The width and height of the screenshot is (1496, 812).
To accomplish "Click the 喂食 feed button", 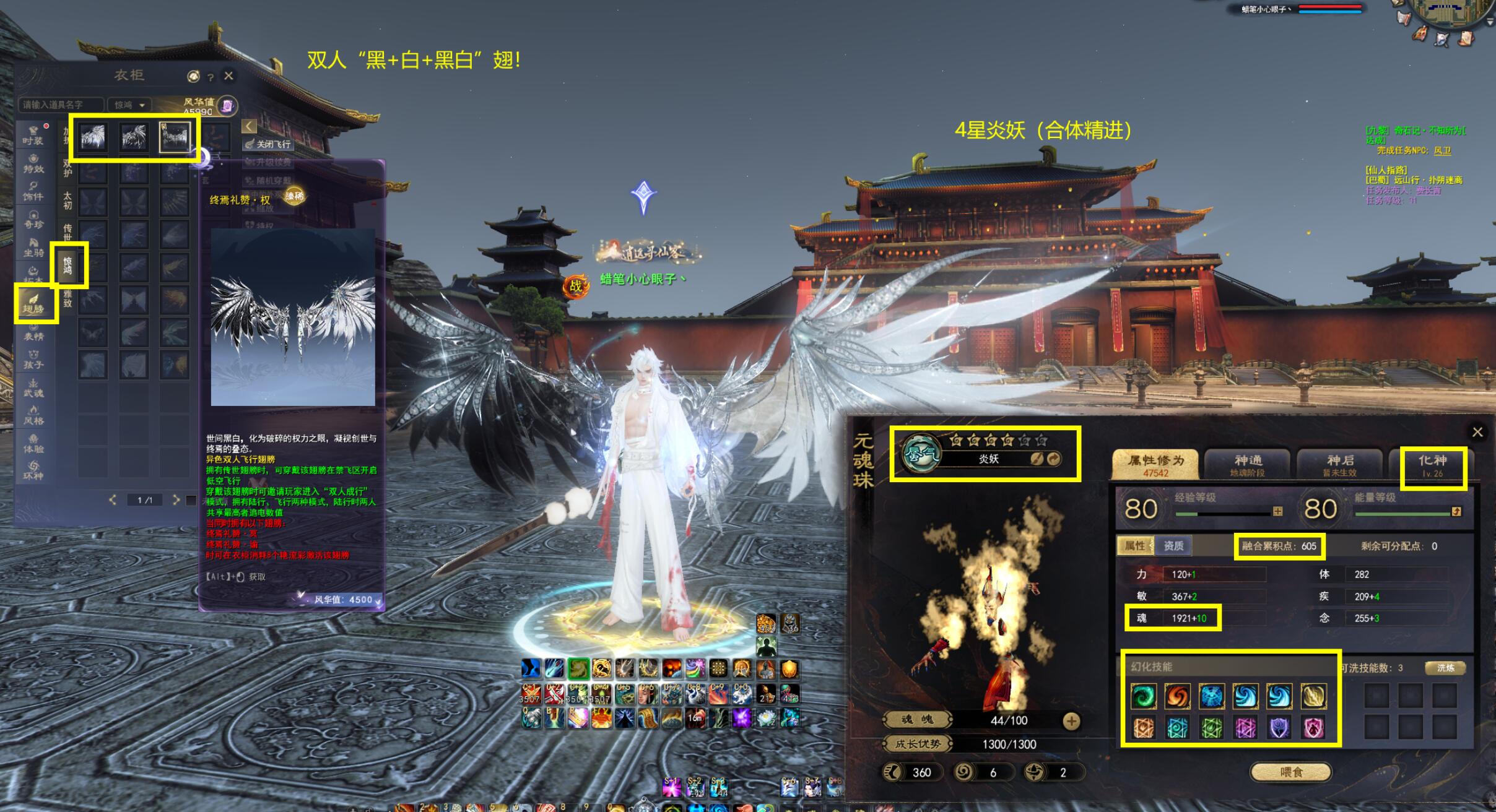I will coord(1291,772).
